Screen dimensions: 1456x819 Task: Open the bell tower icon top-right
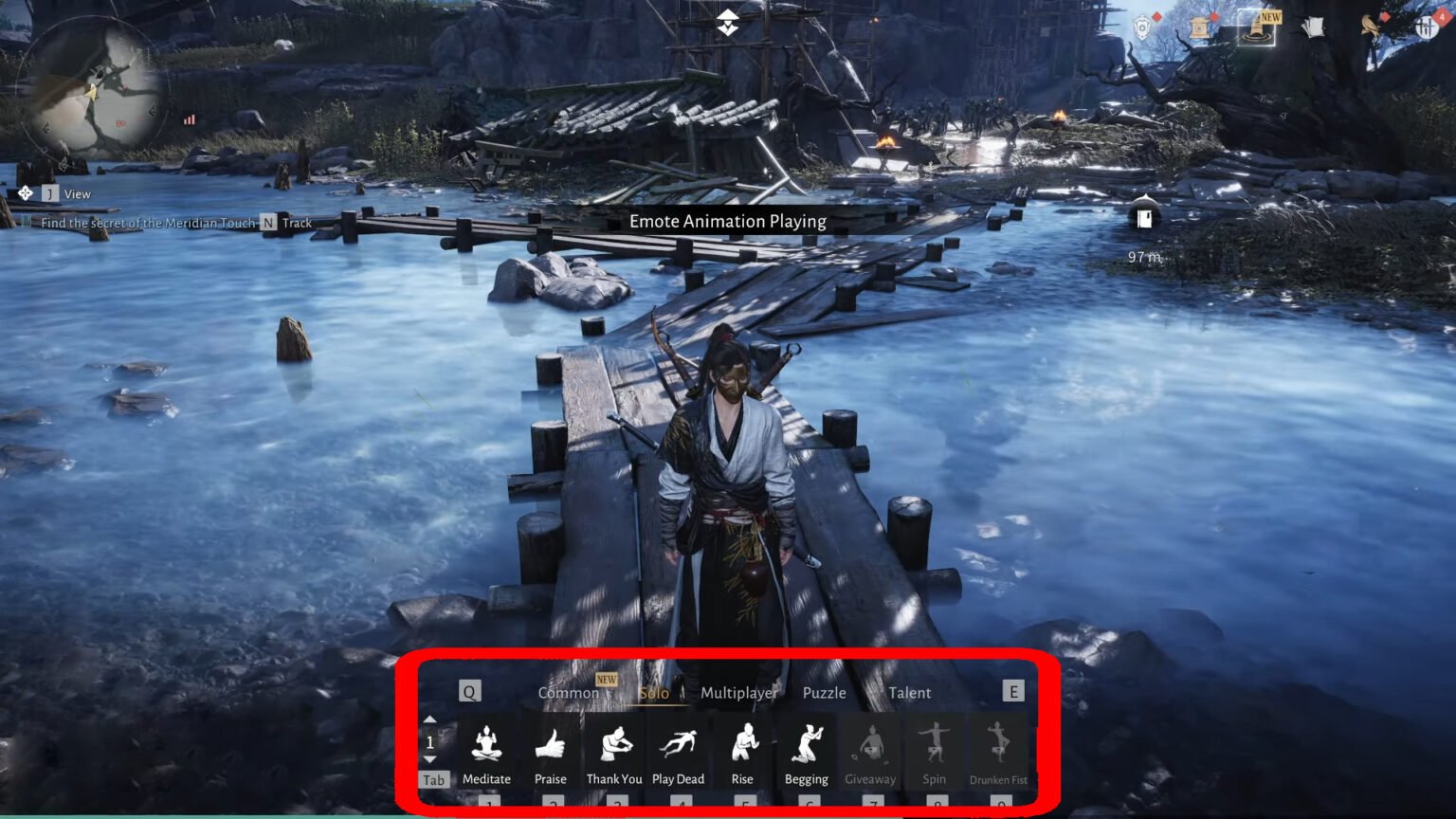coord(1200,27)
